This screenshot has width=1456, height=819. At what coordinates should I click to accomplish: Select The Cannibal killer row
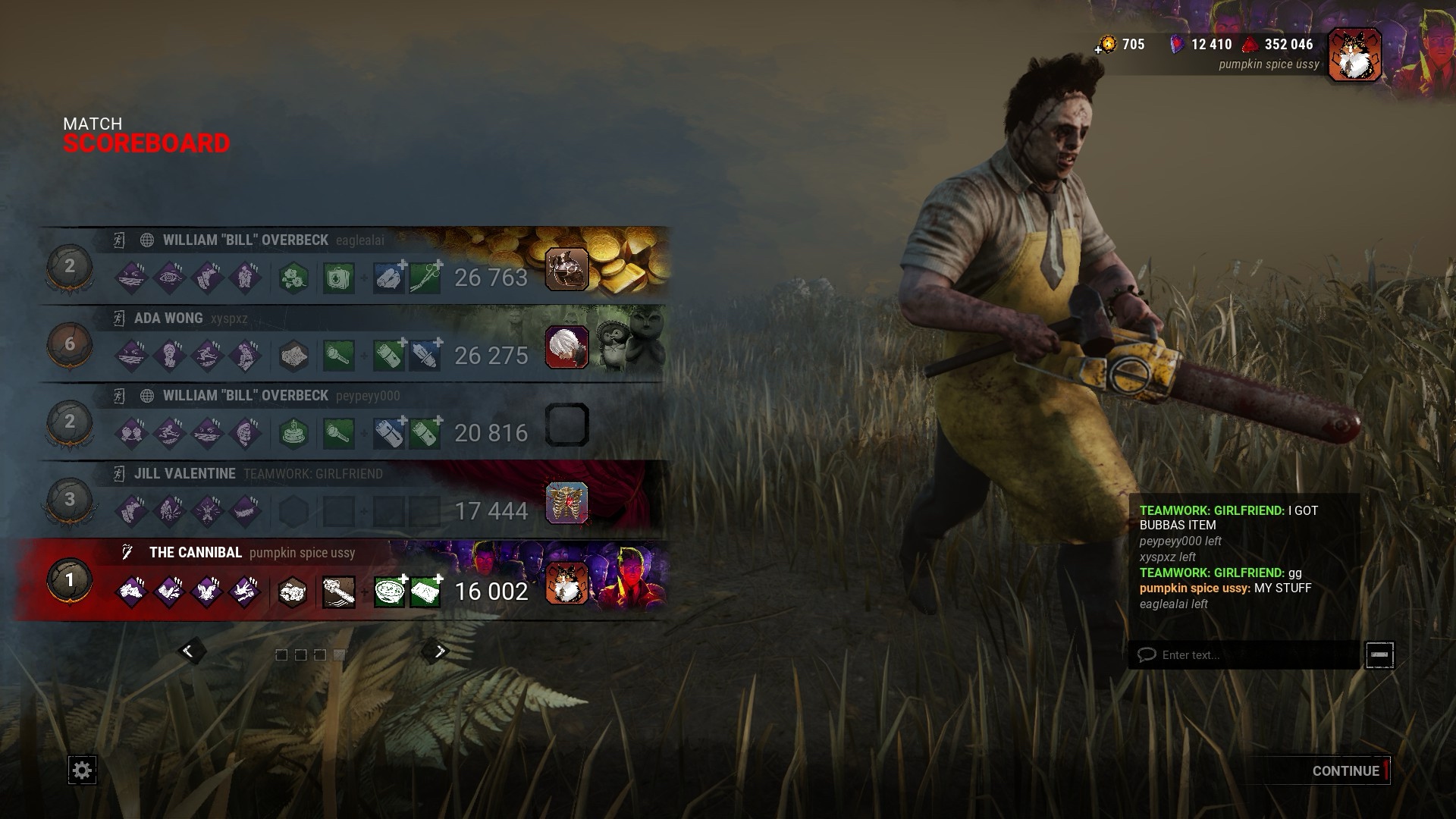341,580
